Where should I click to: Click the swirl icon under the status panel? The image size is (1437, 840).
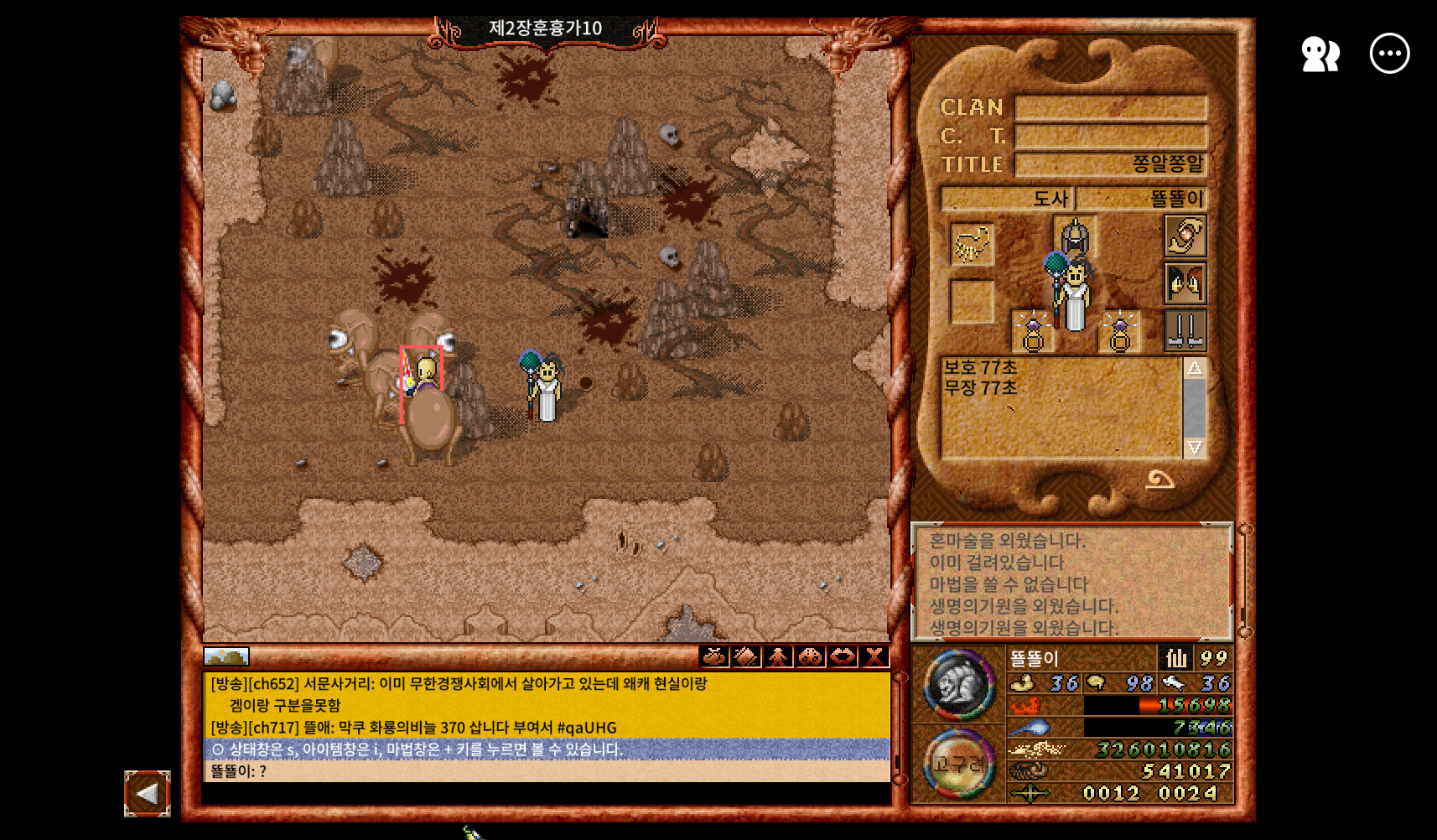point(1160,480)
